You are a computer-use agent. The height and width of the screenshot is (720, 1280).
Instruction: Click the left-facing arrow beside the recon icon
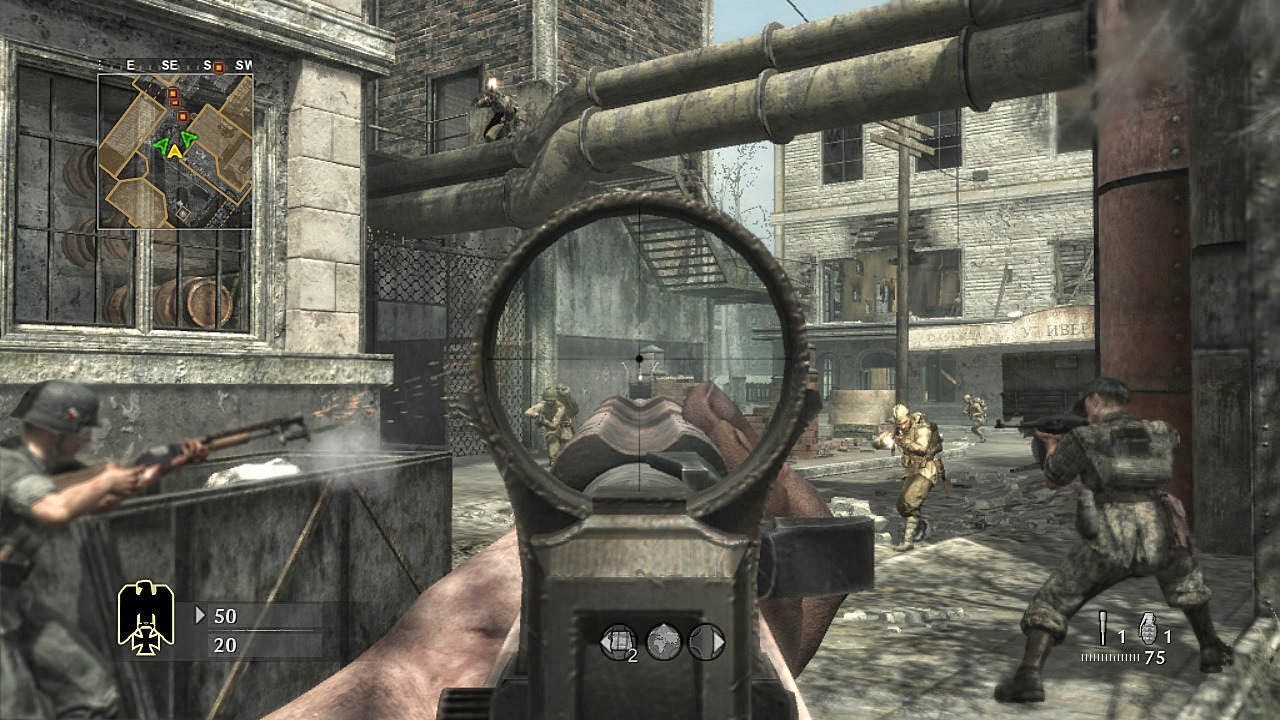[x=604, y=642]
